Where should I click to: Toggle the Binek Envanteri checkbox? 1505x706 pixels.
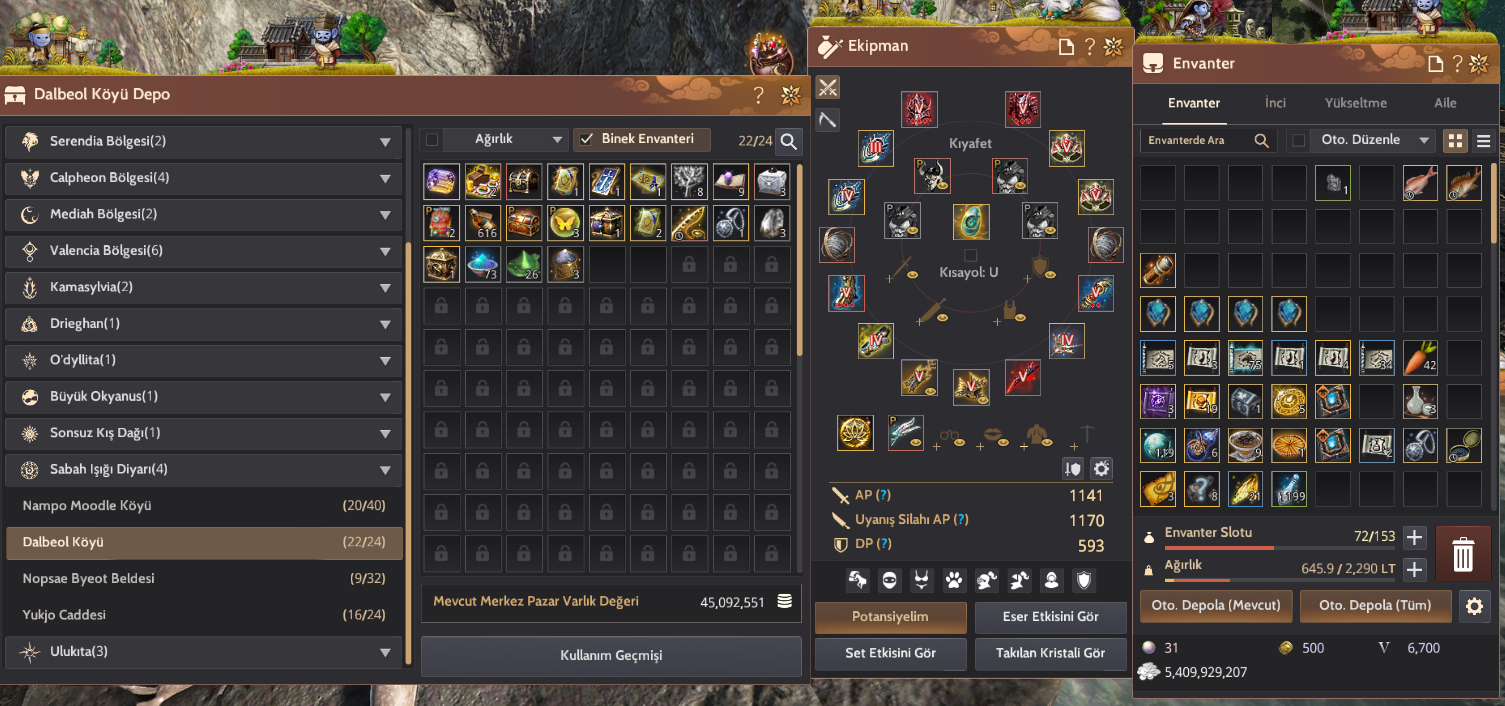pyautogui.click(x=587, y=140)
